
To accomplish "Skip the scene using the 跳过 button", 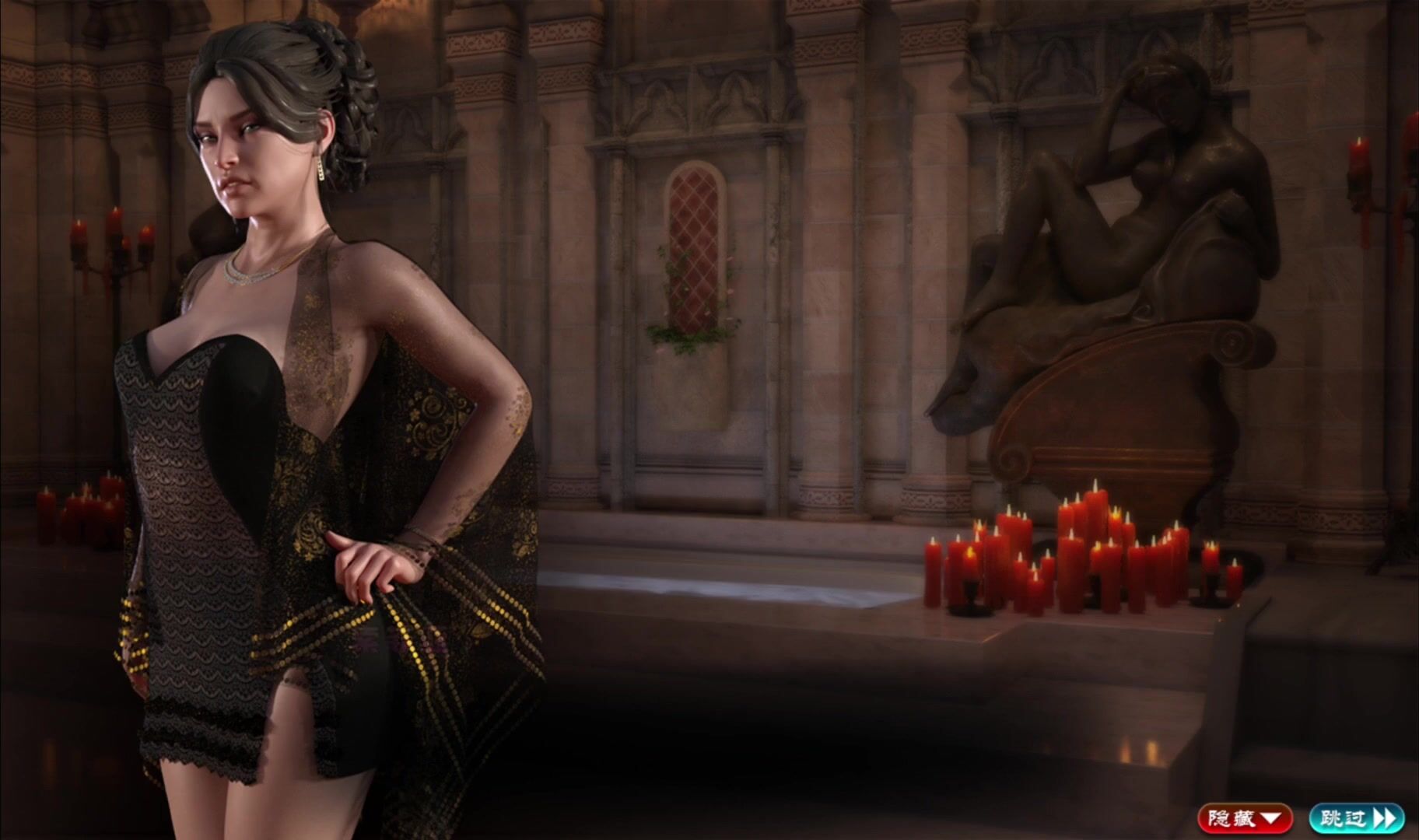I will 1356,818.
